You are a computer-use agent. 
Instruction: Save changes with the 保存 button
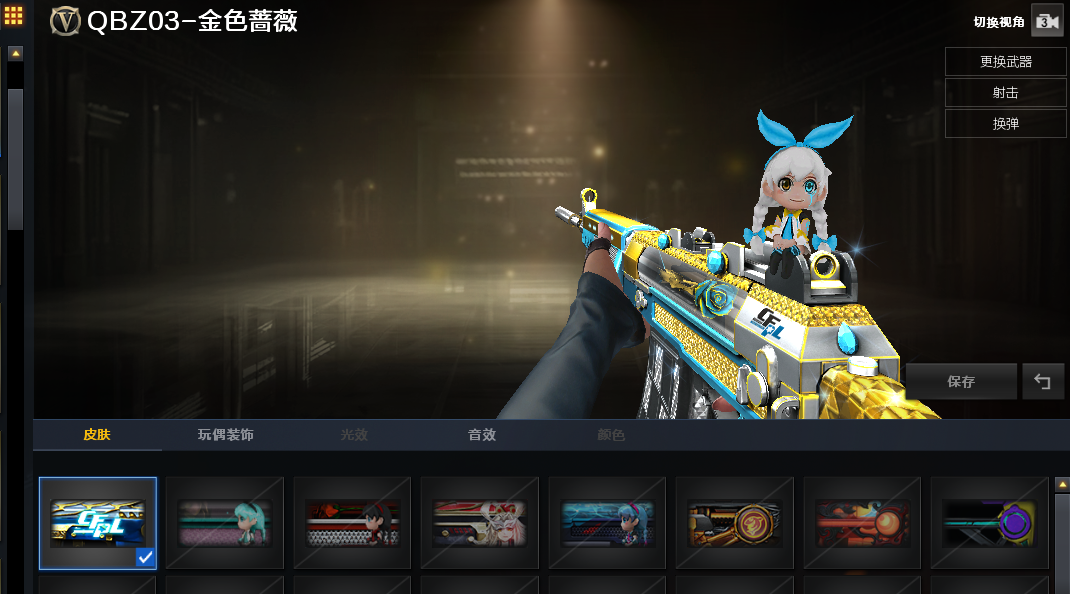coord(960,381)
